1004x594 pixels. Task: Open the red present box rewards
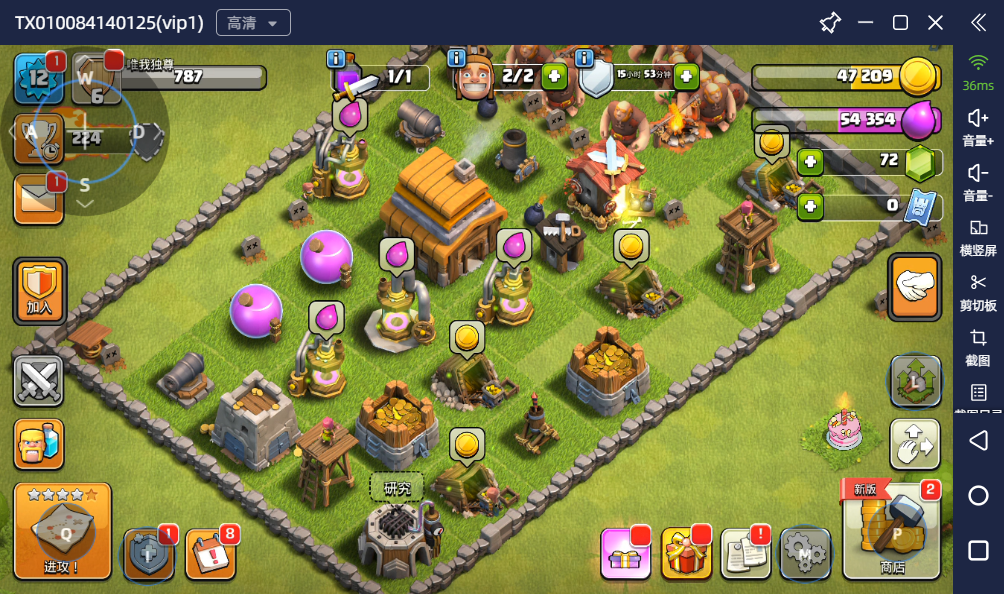(686, 553)
